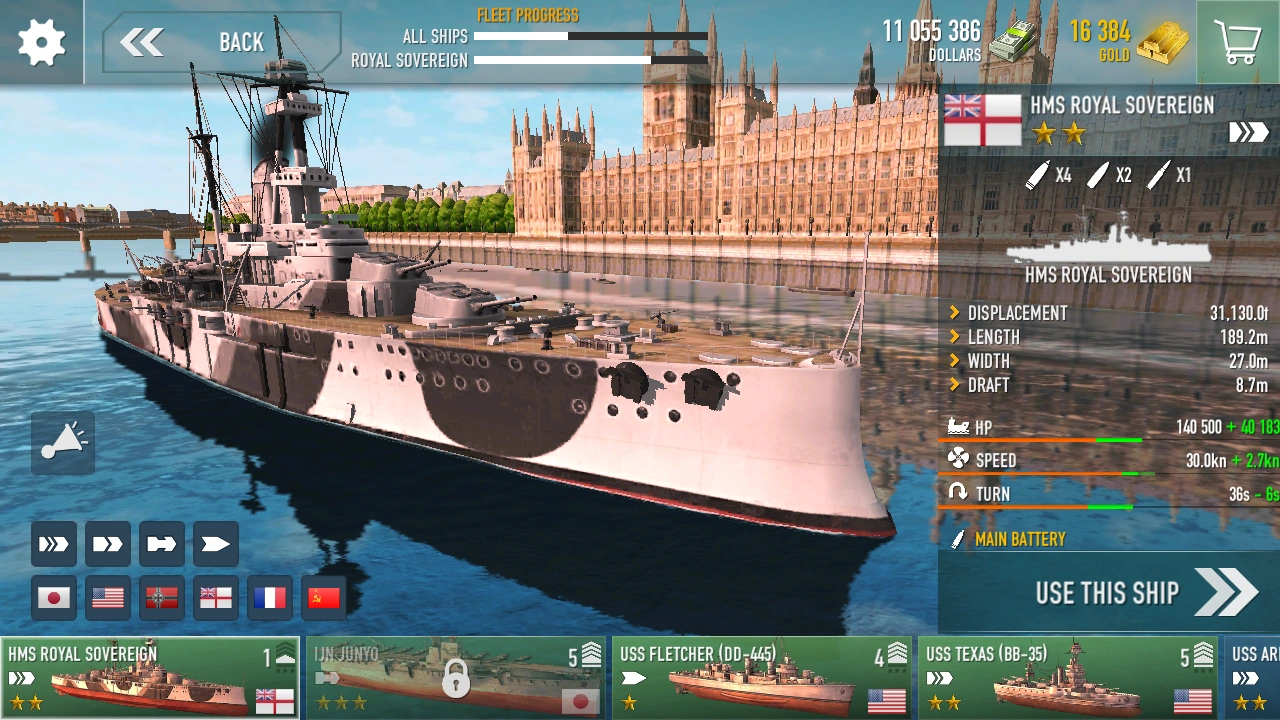Viewport: 1280px width, 720px height.
Task: Click the propeller icon beside SPEED
Action: [958, 460]
